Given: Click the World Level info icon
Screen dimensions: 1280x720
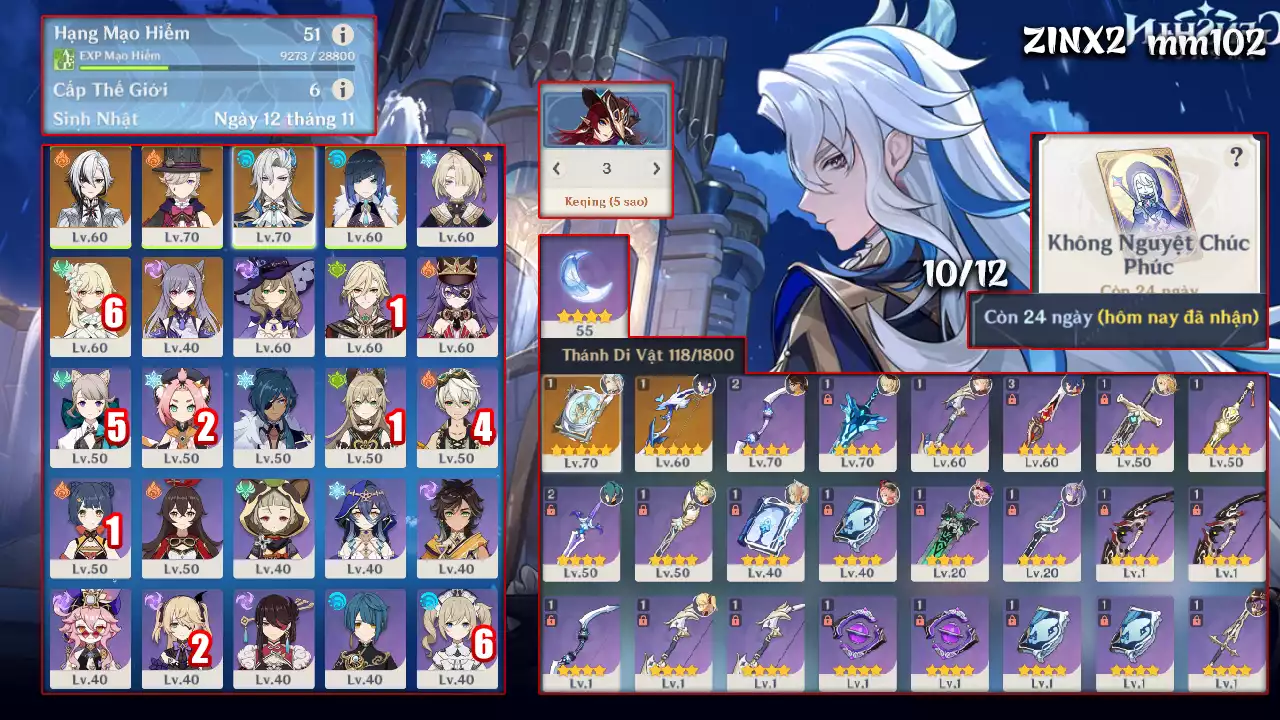Looking at the screenshot, I should [342, 90].
